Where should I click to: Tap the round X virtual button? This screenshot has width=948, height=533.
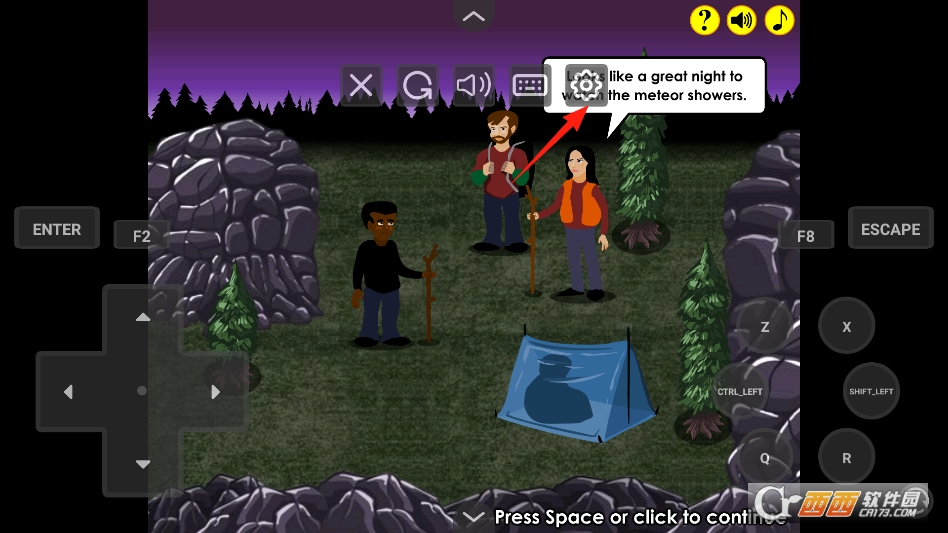point(846,327)
